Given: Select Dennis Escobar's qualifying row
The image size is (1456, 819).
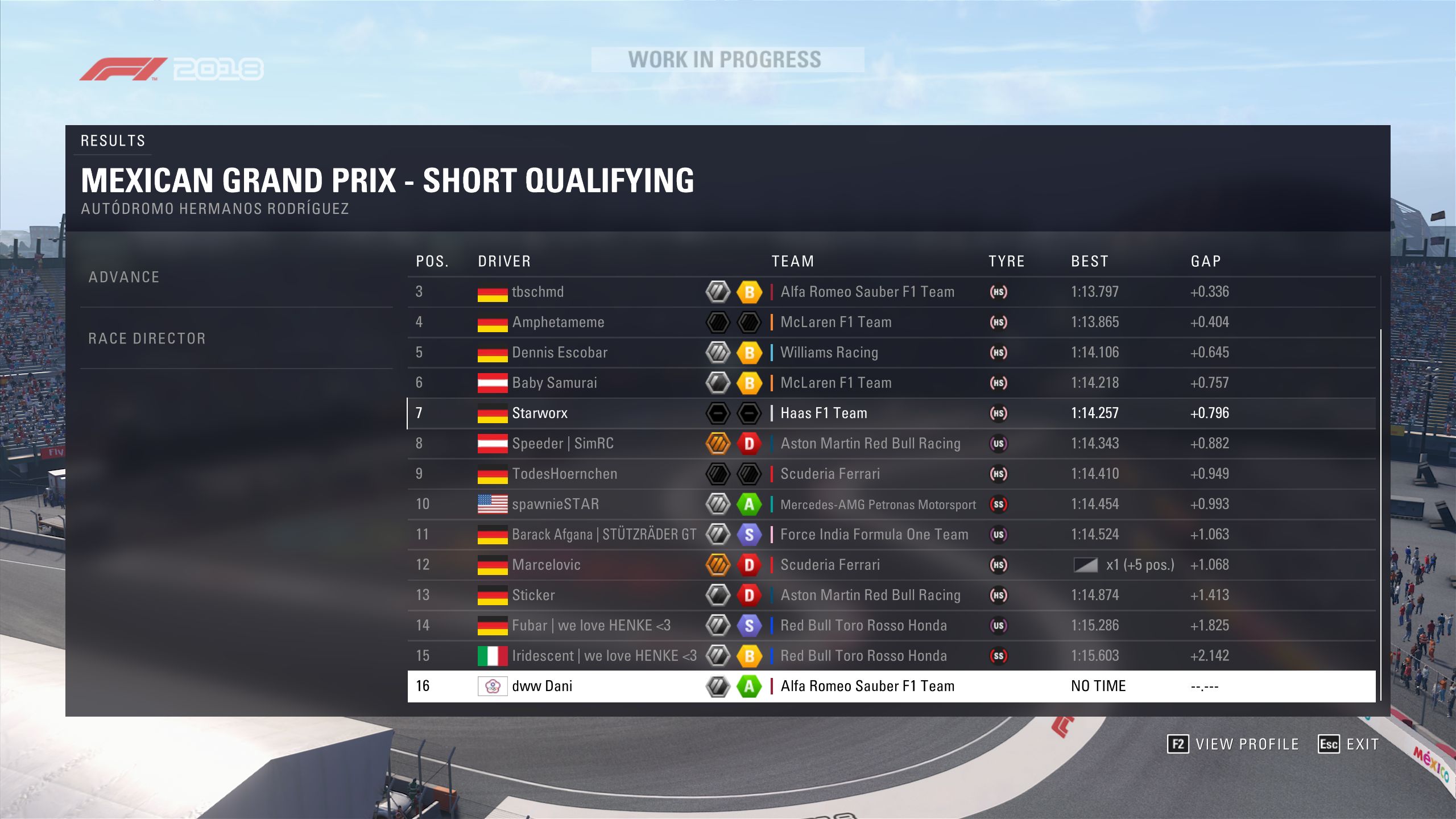Looking at the screenshot, I should click(560, 353).
